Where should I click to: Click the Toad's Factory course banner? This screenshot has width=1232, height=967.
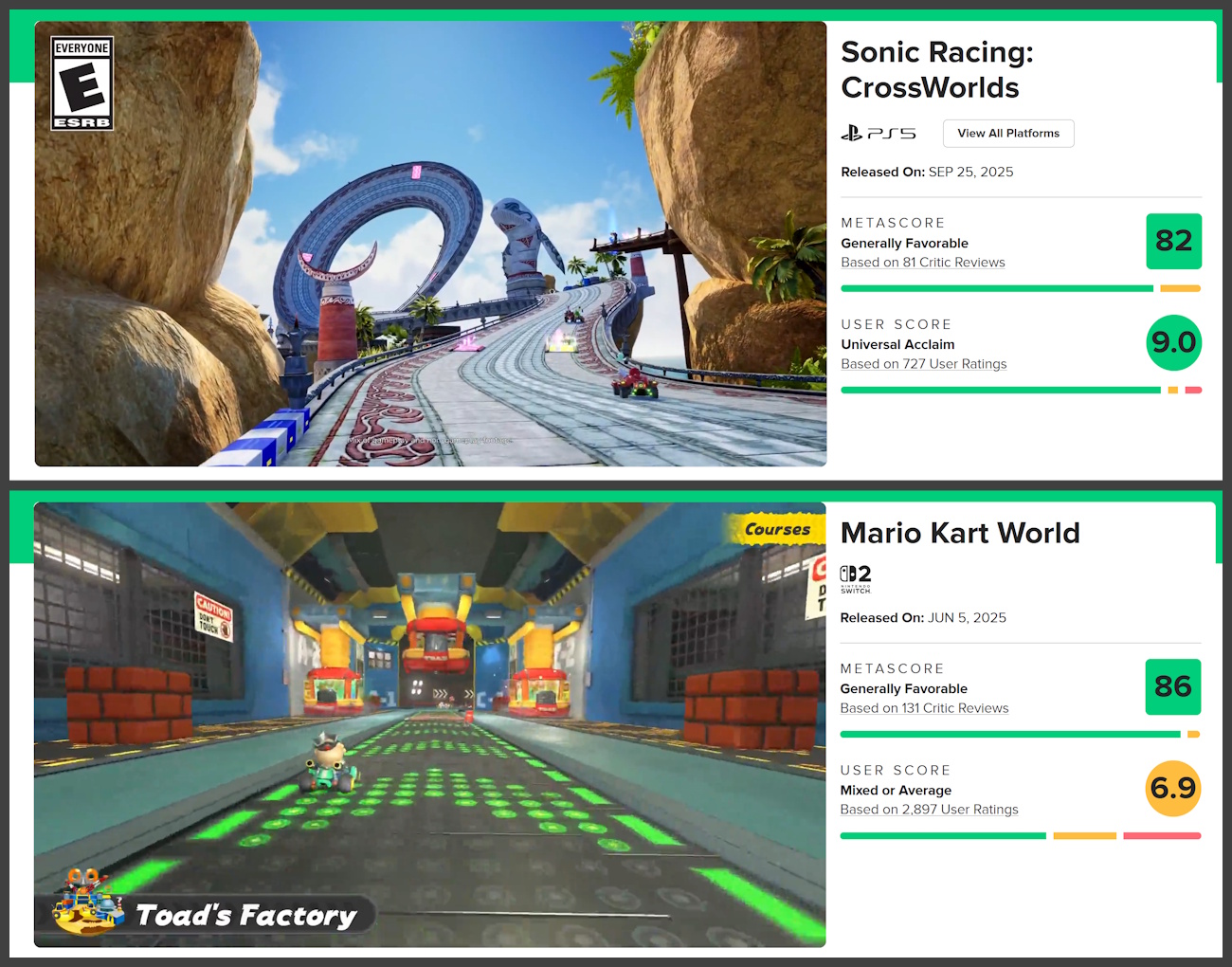click(245, 914)
